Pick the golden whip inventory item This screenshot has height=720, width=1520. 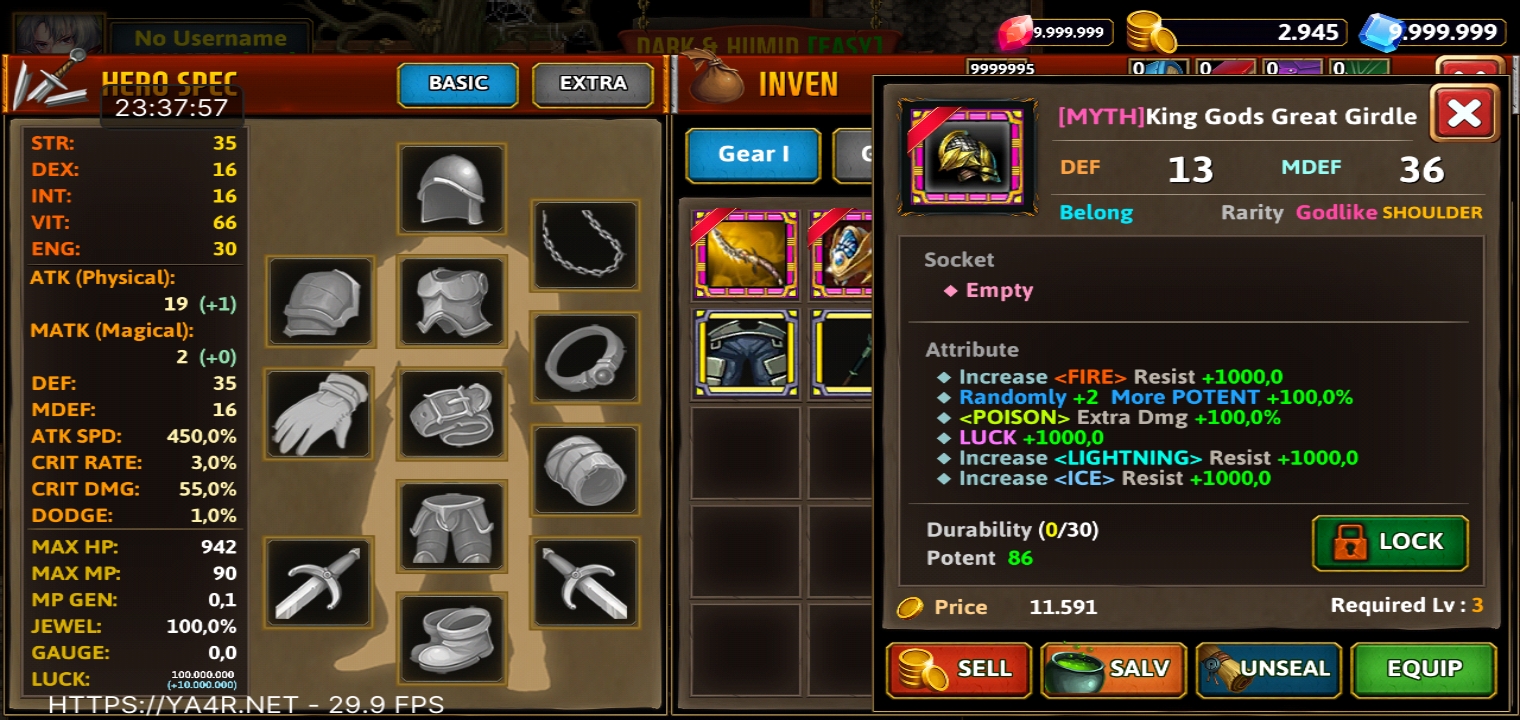(745, 255)
